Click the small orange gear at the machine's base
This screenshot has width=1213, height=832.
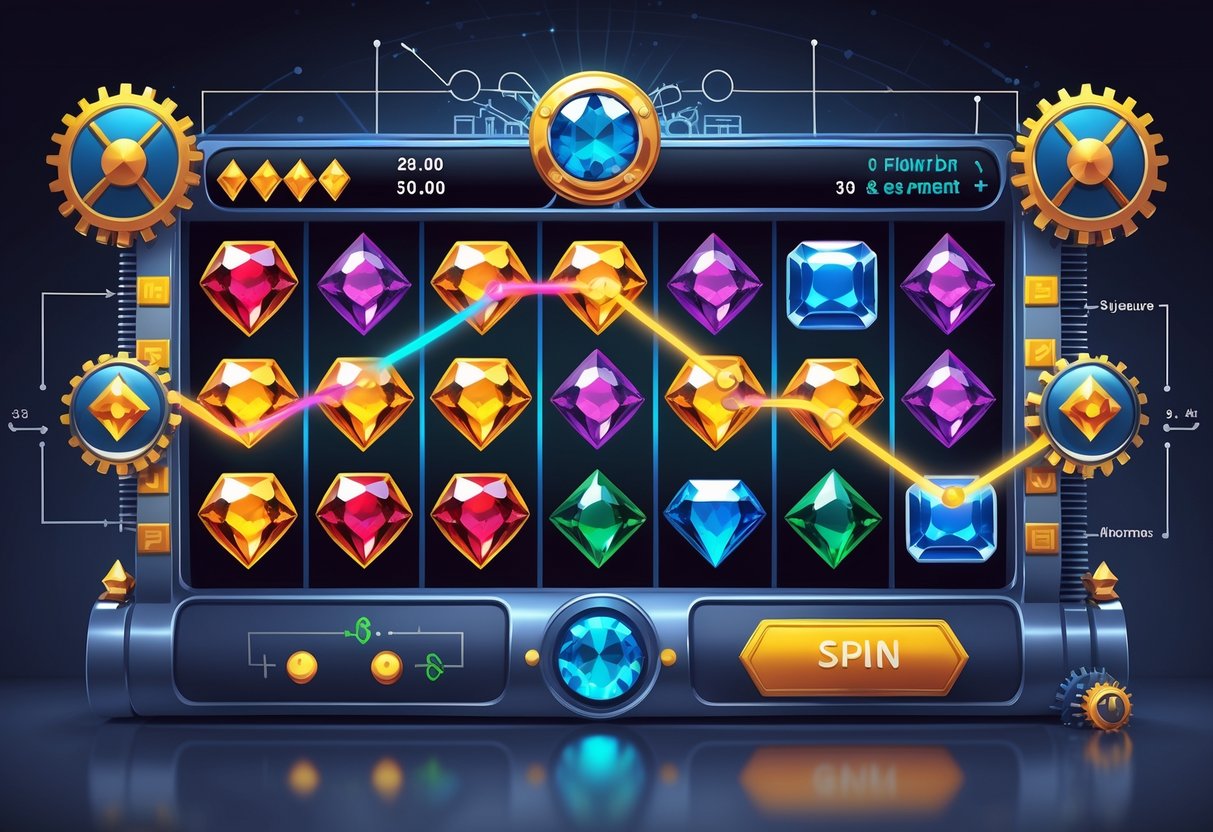click(x=1104, y=706)
